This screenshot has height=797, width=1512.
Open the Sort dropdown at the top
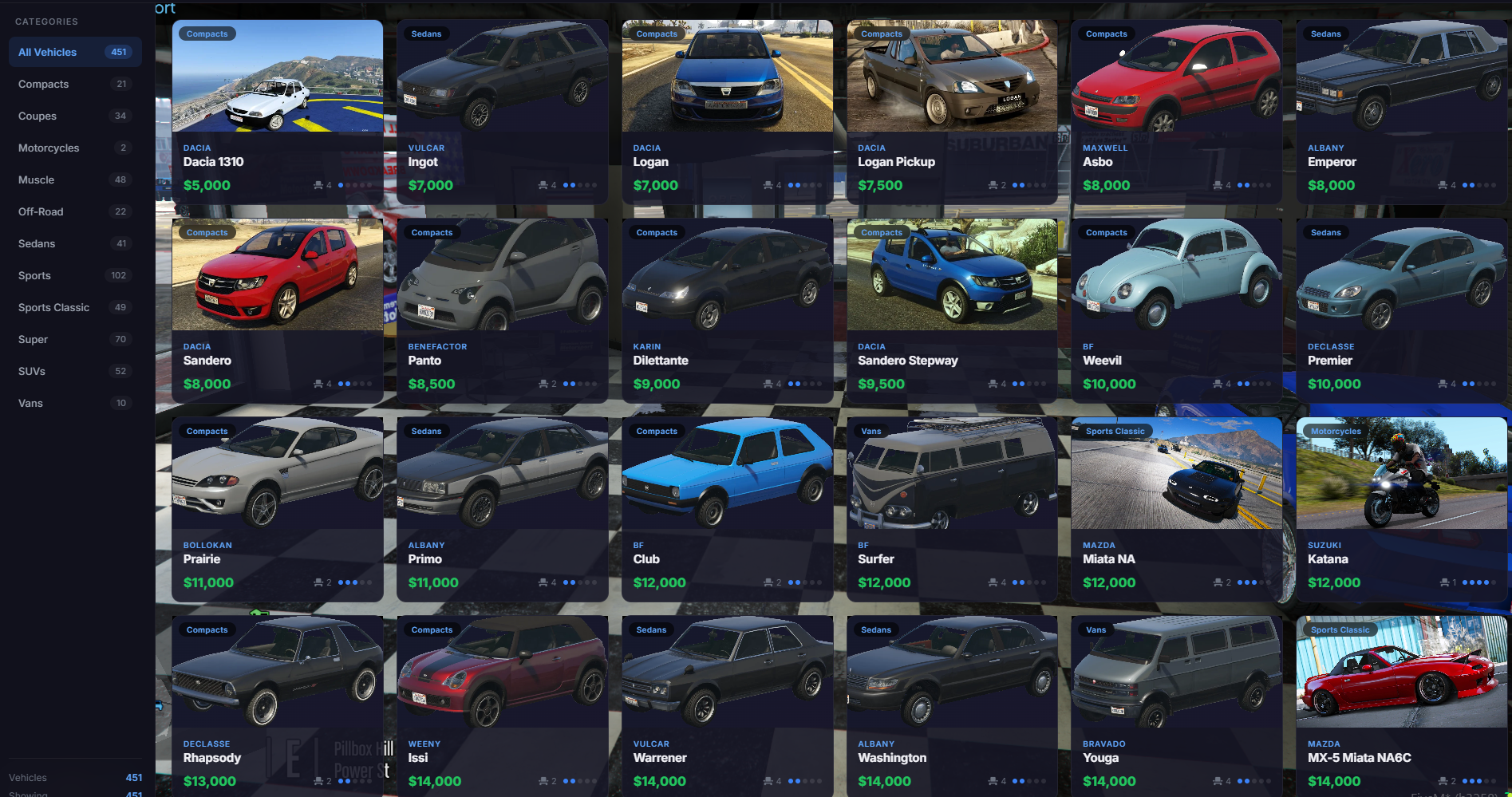163,9
